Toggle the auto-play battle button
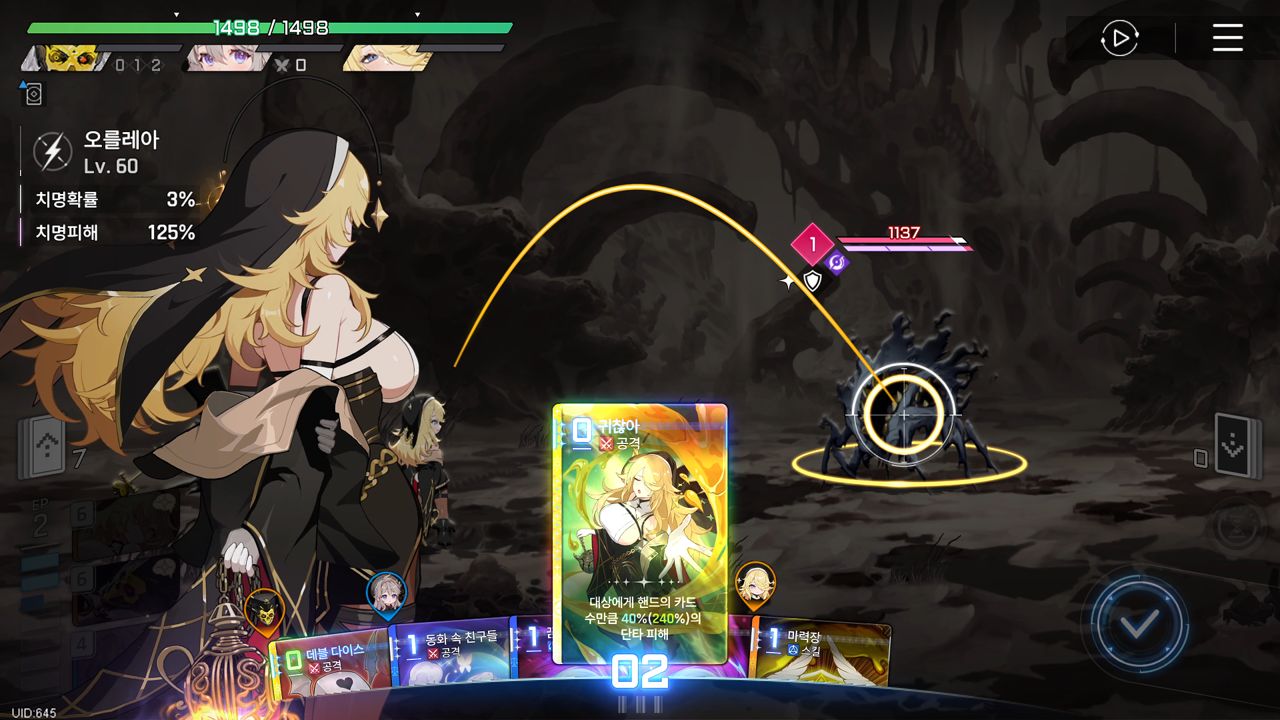The width and height of the screenshot is (1280, 720). pos(1119,39)
